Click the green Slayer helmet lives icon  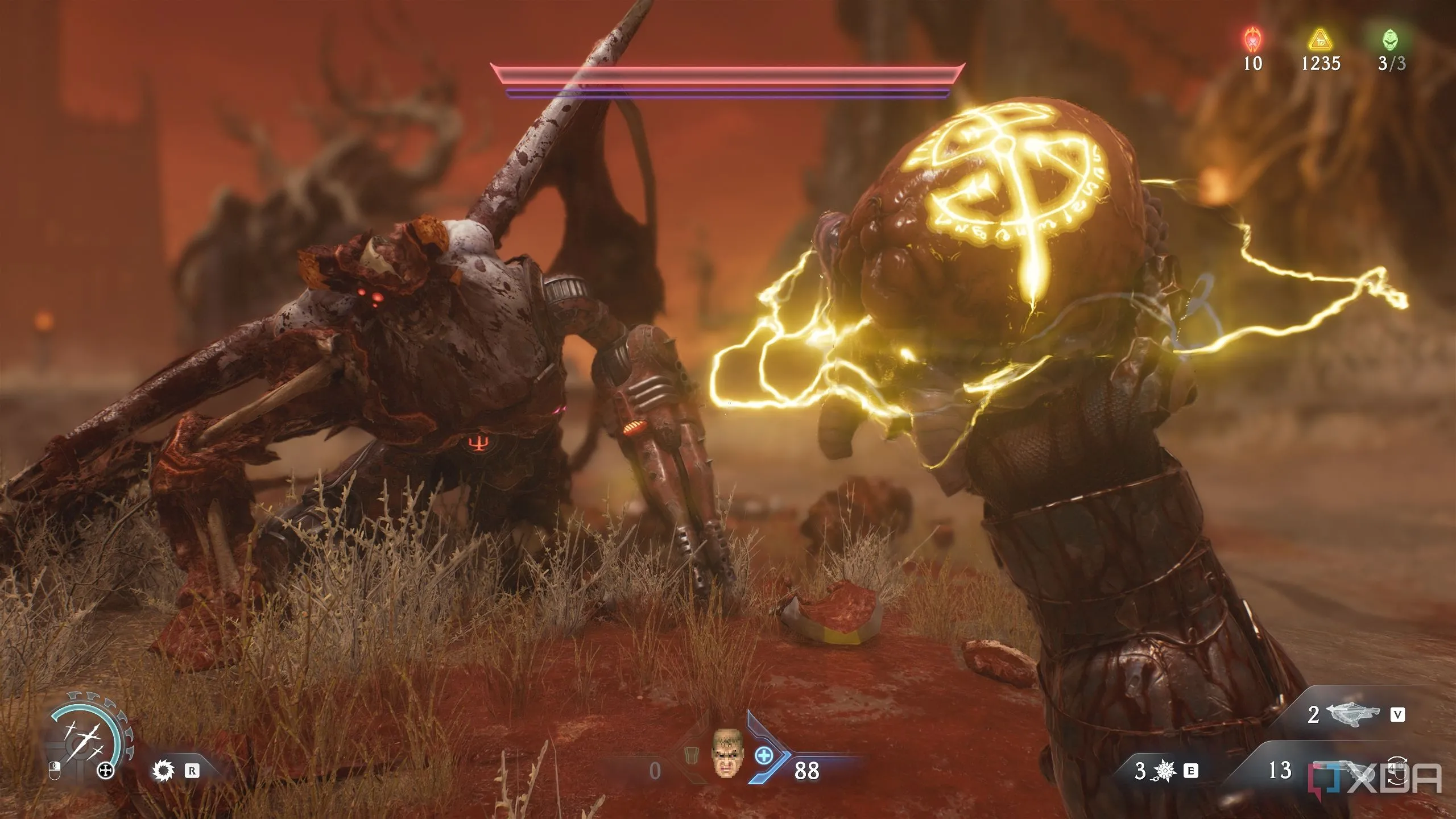click(1391, 40)
